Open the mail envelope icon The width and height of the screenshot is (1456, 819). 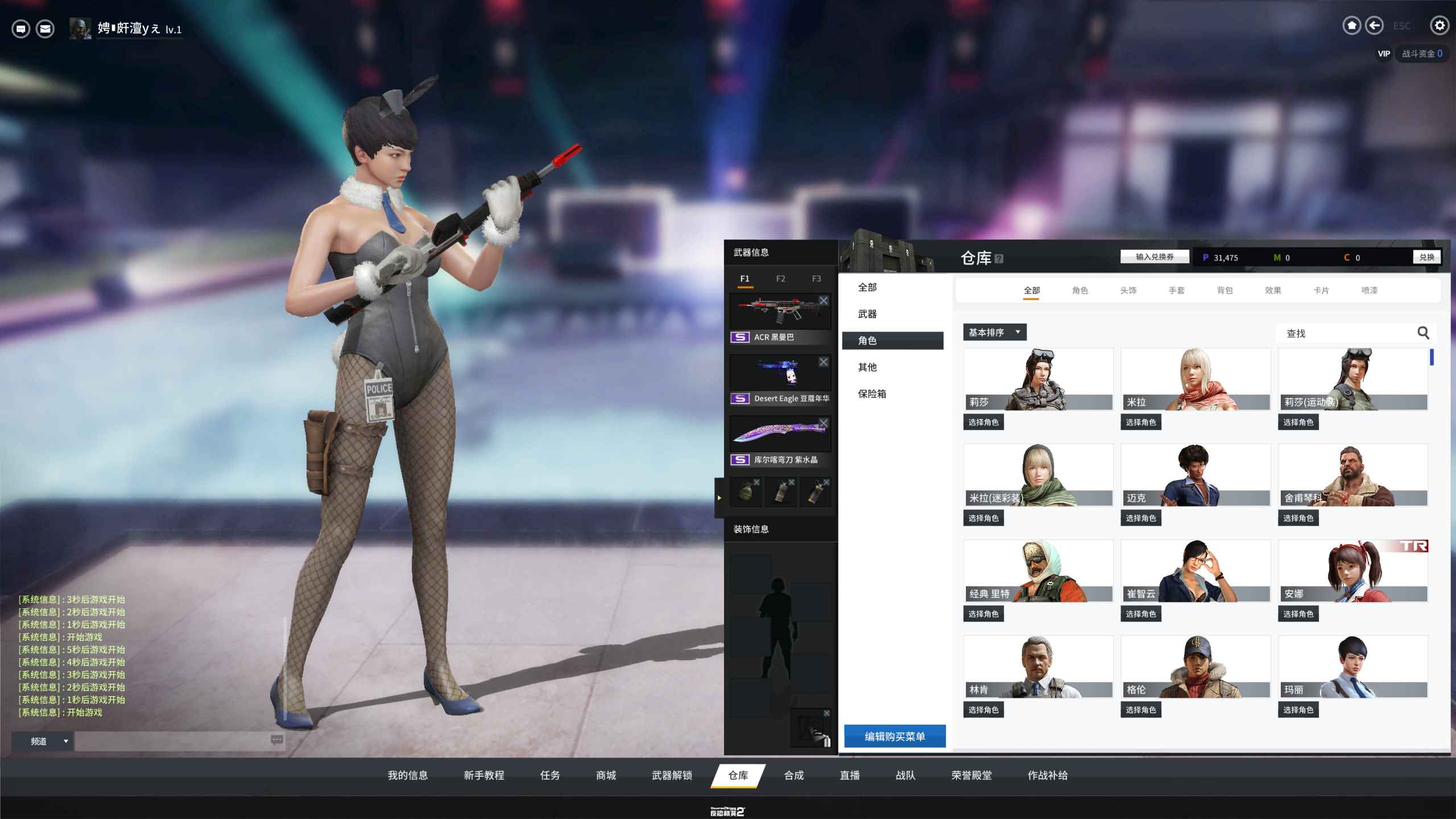tap(45, 28)
